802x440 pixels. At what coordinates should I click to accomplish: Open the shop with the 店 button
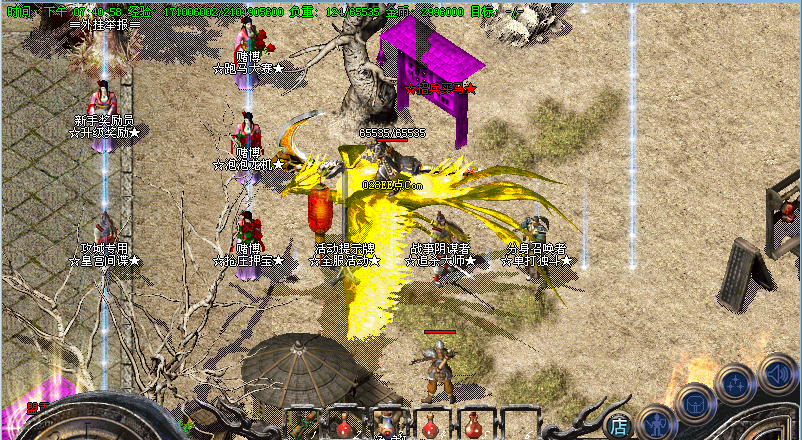[619, 426]
